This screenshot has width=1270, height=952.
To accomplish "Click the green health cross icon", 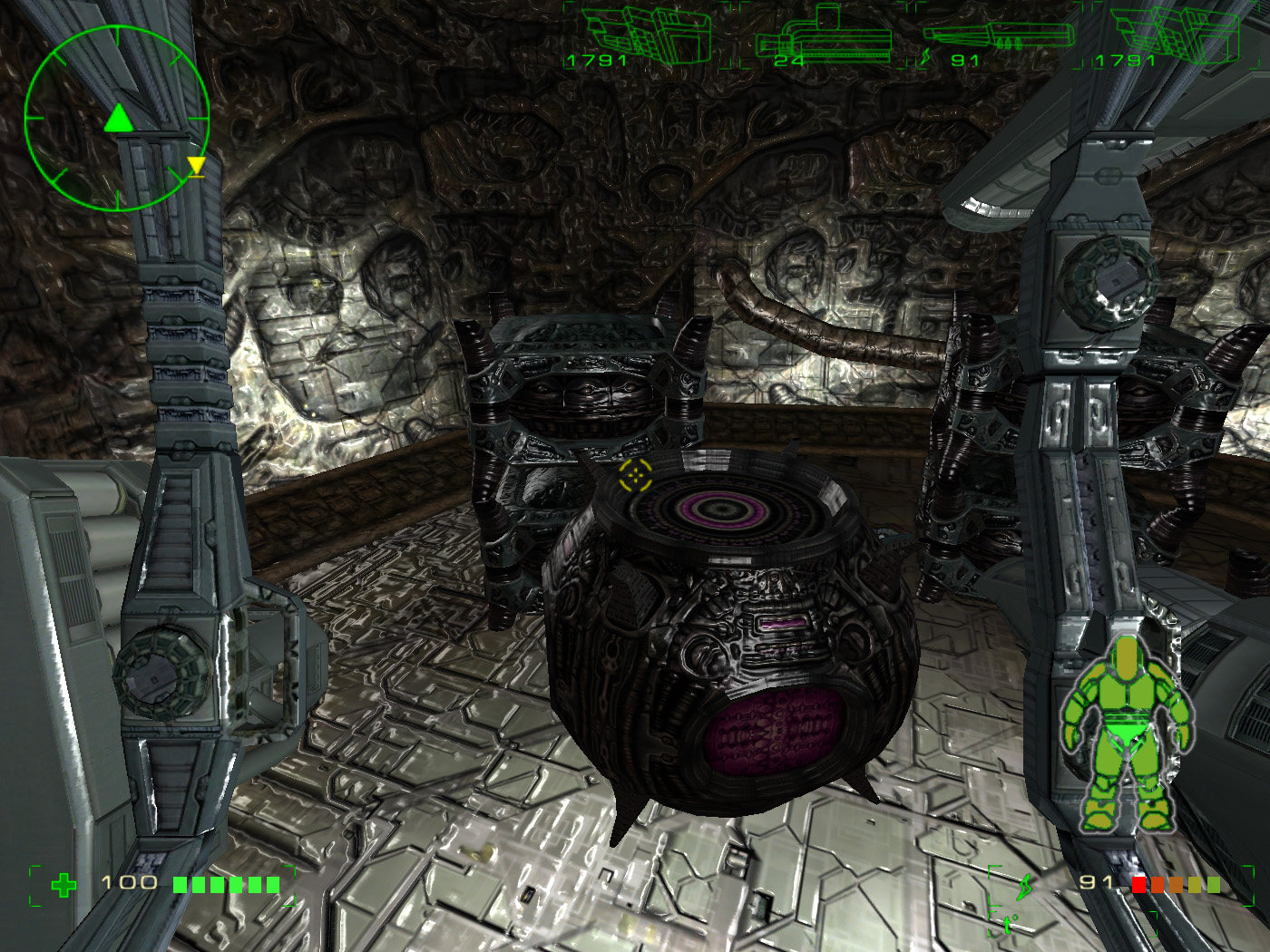I will 63,884.
